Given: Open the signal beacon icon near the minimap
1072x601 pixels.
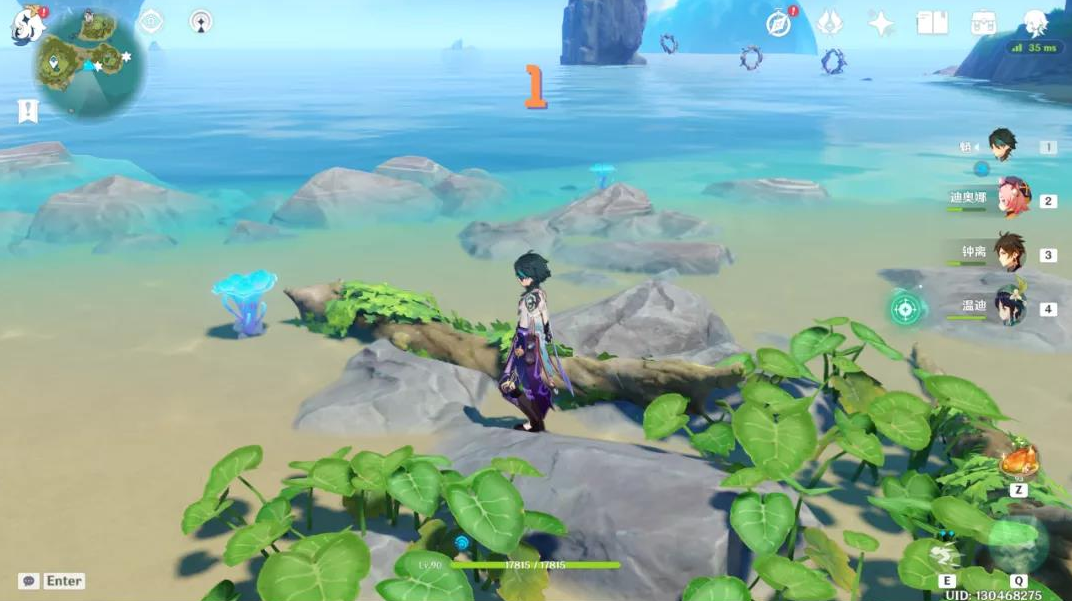Looking at the screenshot, I should [201, 22].
